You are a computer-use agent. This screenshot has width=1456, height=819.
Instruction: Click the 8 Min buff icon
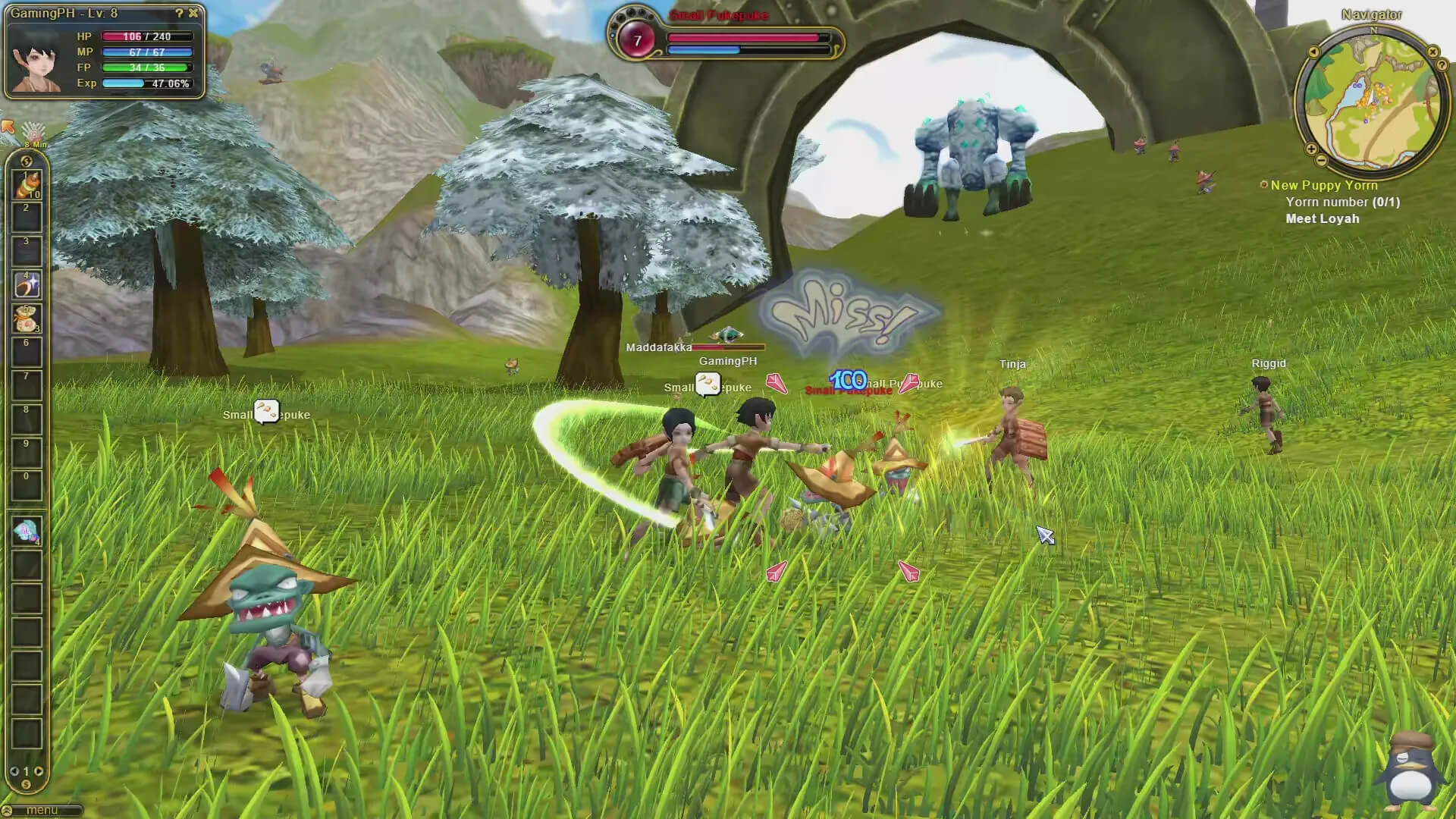[34, 133]
